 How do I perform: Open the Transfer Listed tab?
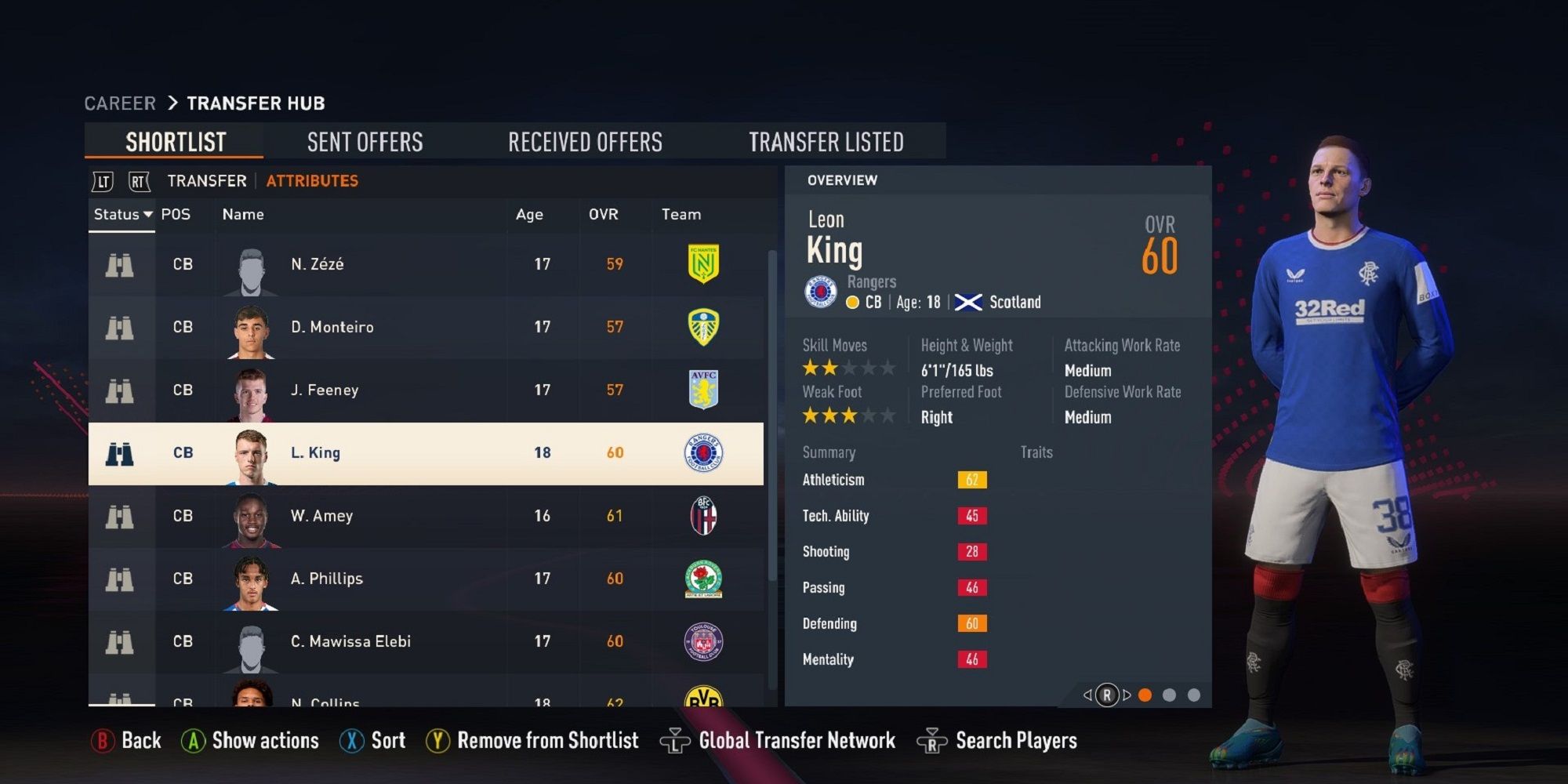coord(827,141)
